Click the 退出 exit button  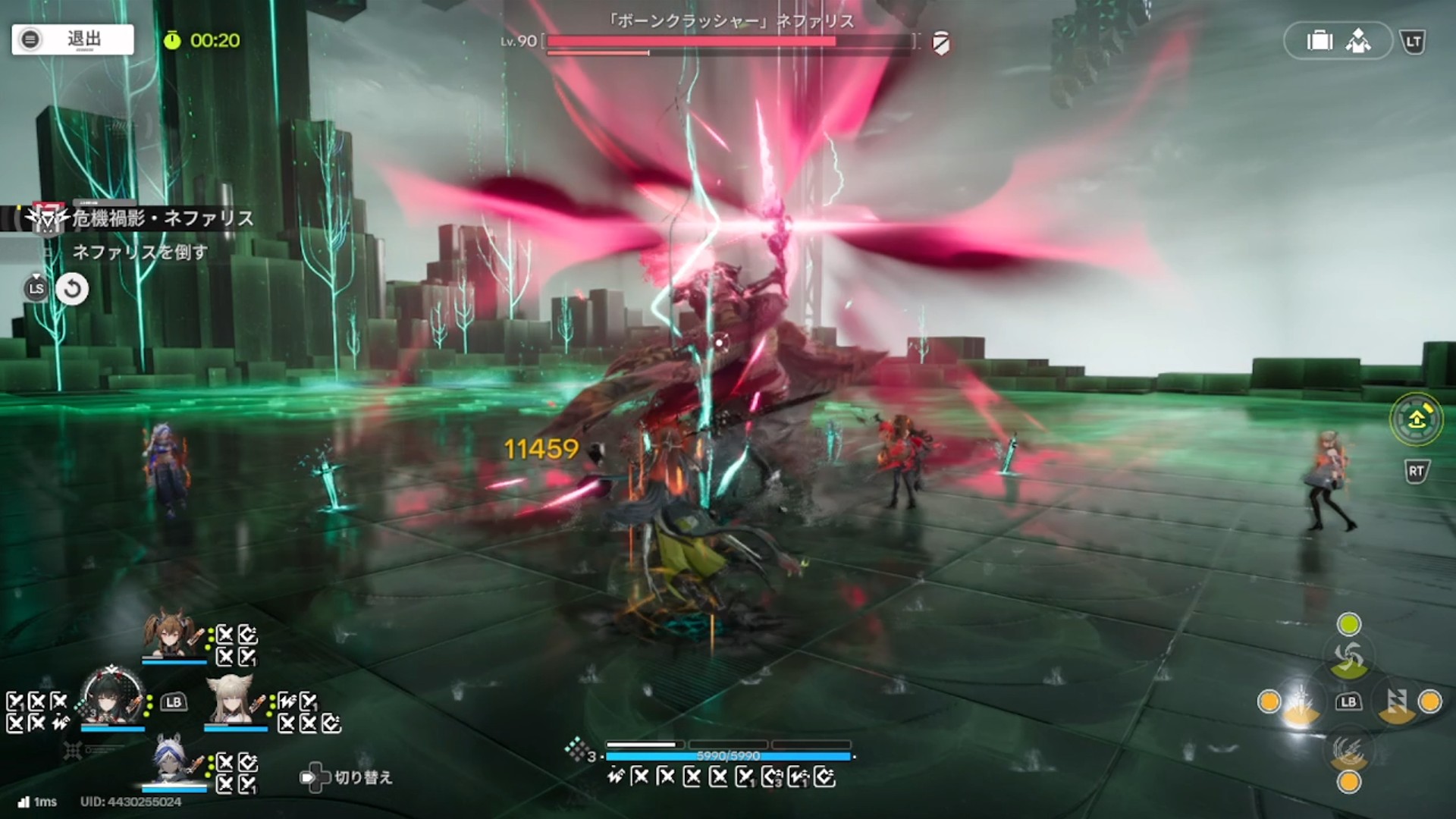point(73,39)
